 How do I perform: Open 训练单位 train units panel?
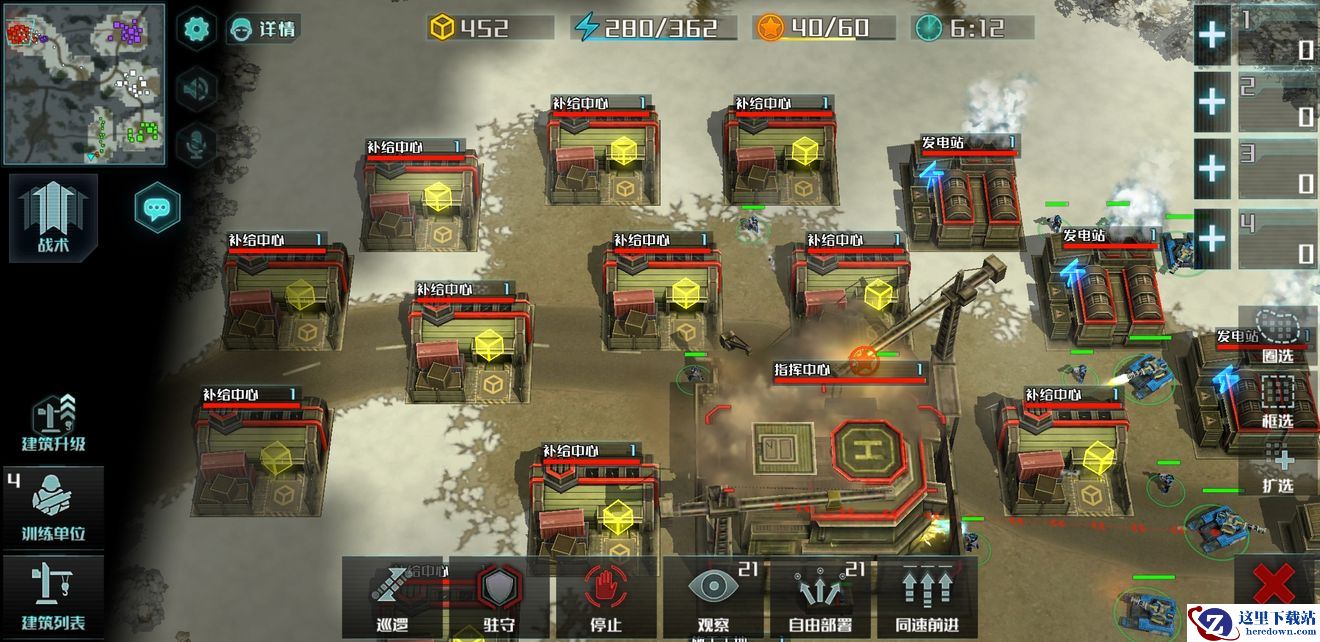coord(54,508)
